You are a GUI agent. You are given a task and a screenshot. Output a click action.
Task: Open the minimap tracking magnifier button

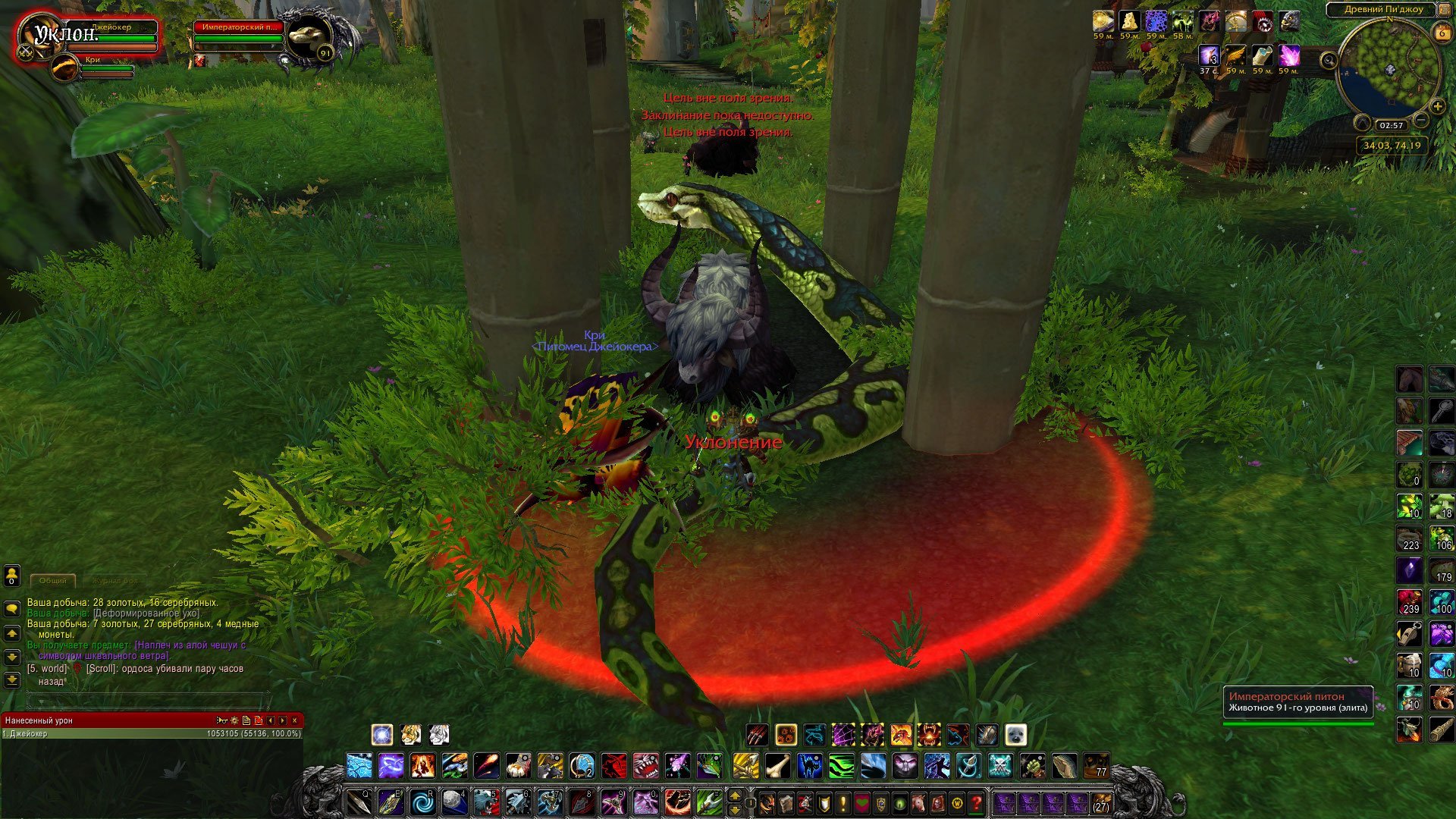(1329, 59)
